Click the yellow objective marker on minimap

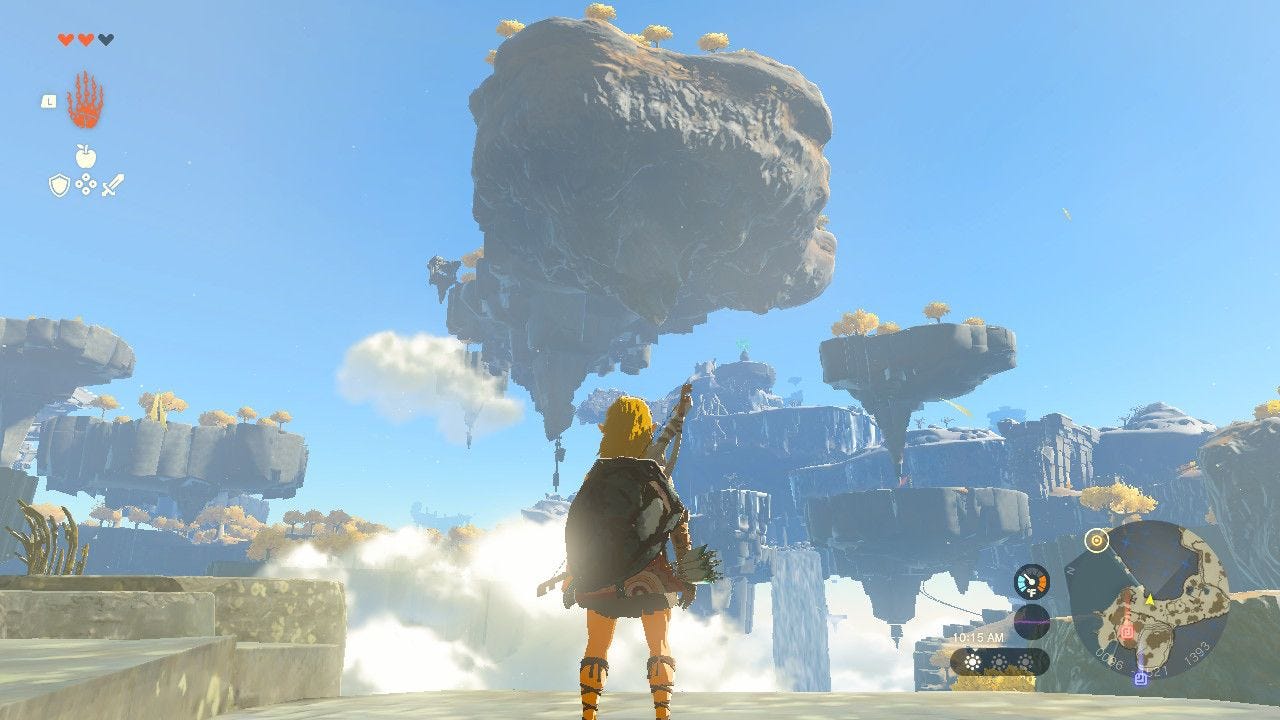pos(1097,540)
